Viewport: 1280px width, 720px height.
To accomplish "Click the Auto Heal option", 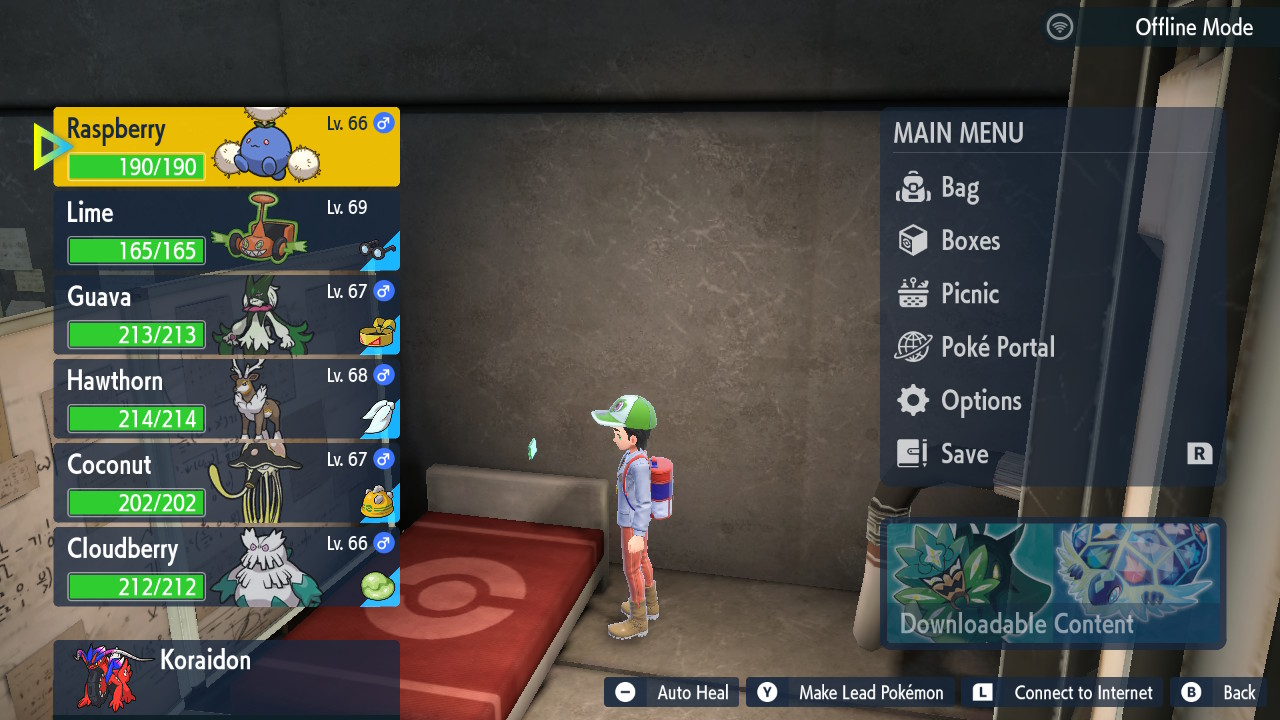I will click(x=672, y=692).
